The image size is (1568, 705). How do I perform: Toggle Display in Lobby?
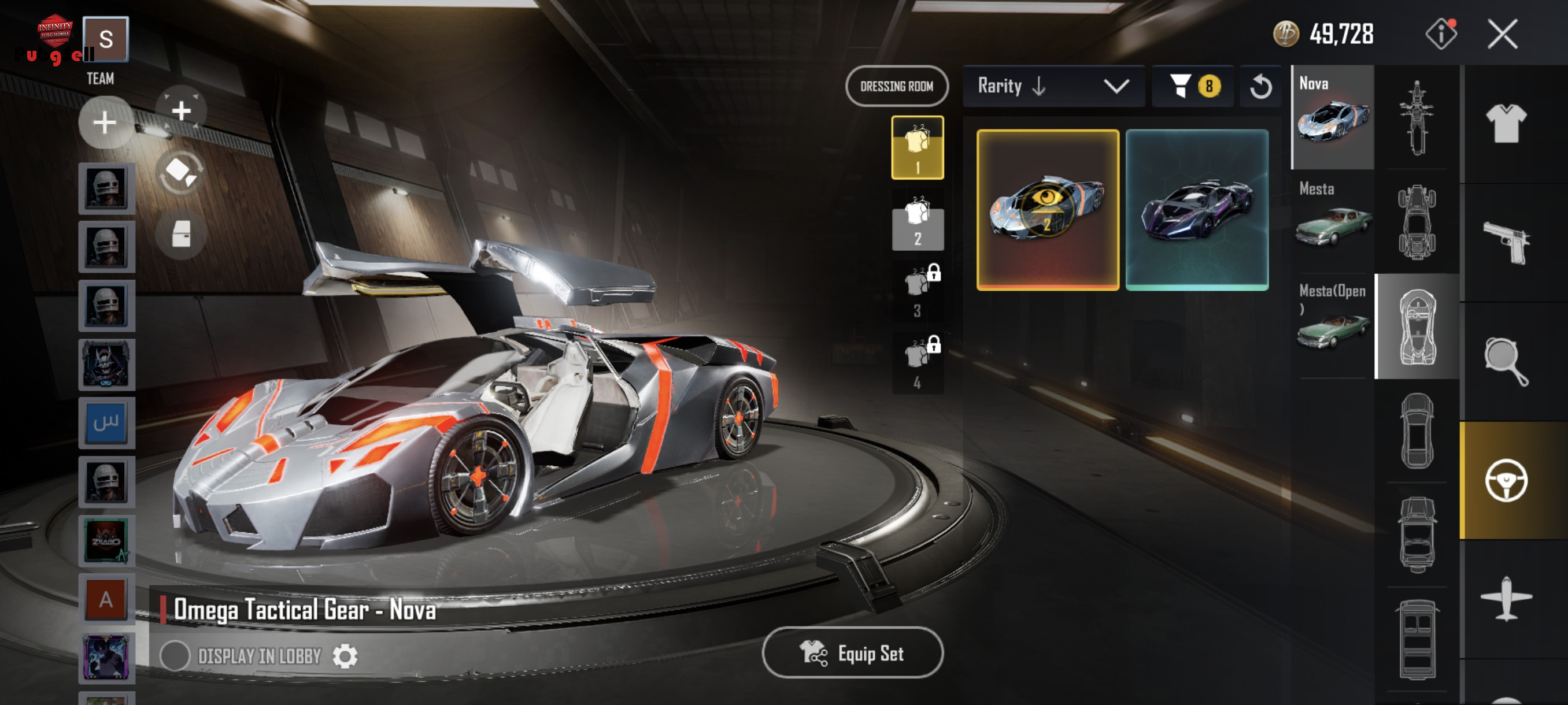pyautogui.click(x=175, y=656)
